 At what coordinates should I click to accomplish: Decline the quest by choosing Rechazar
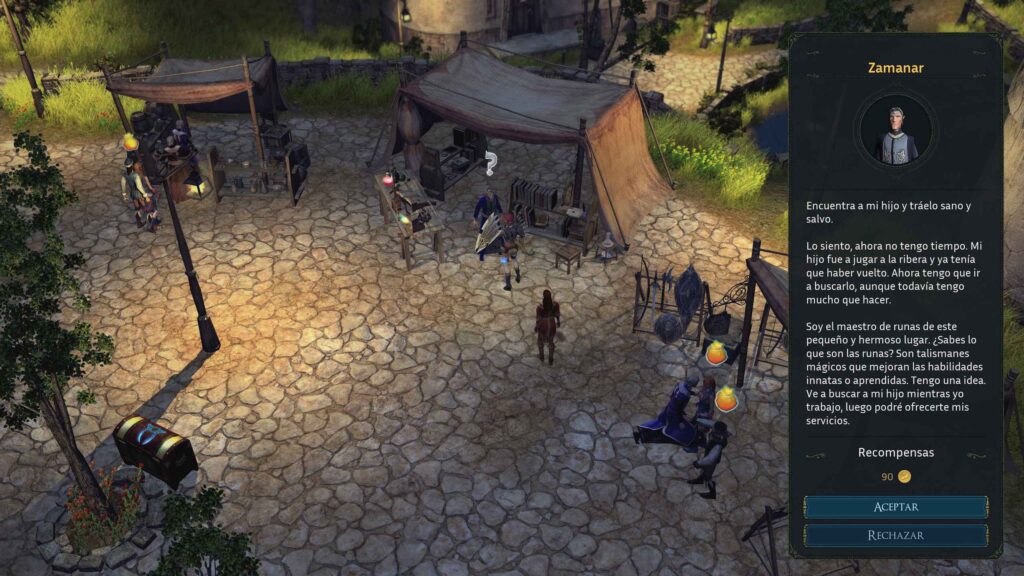click(x=895, y=535)
